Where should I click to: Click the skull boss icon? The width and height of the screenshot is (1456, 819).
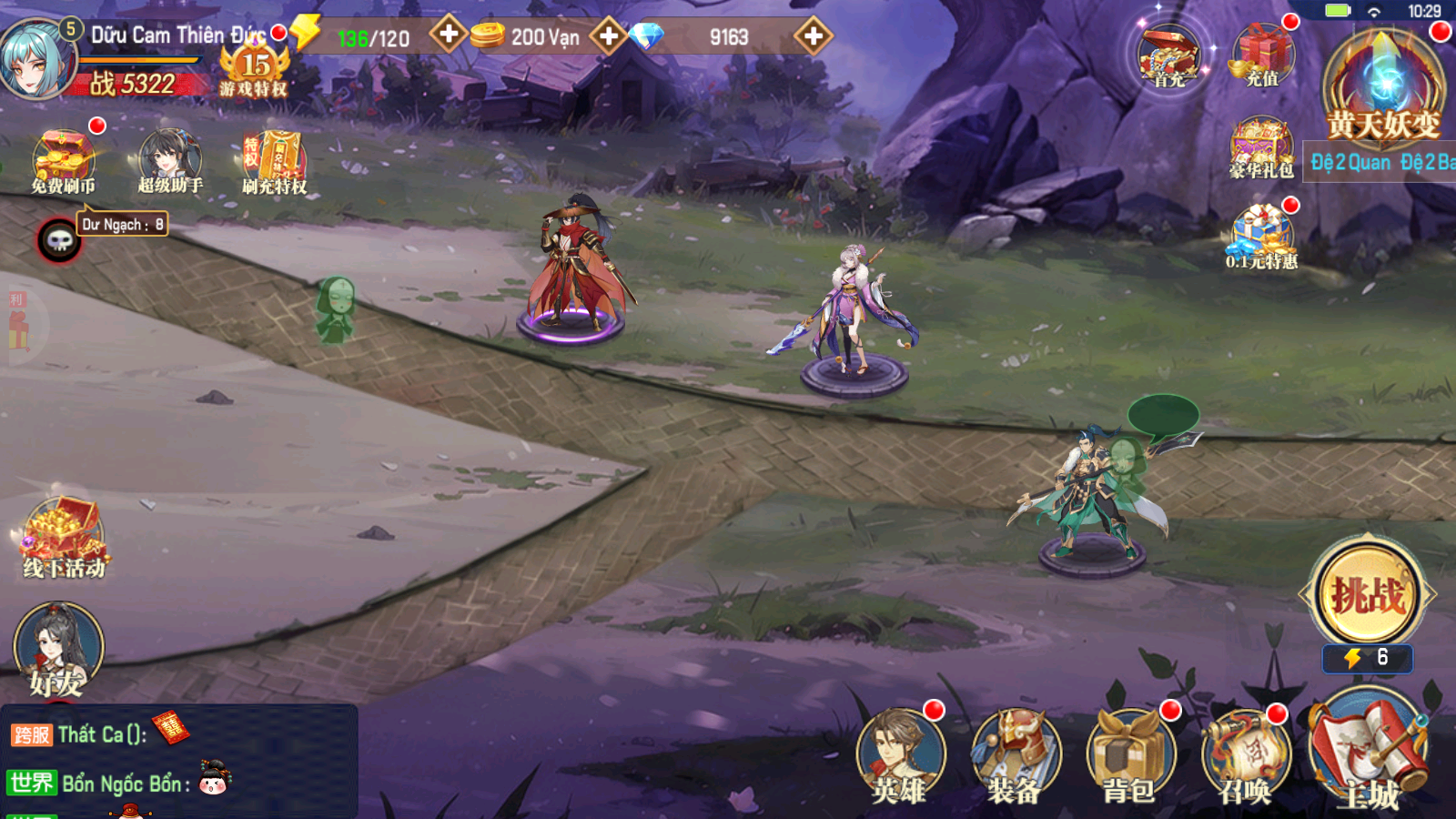(59, 240)
